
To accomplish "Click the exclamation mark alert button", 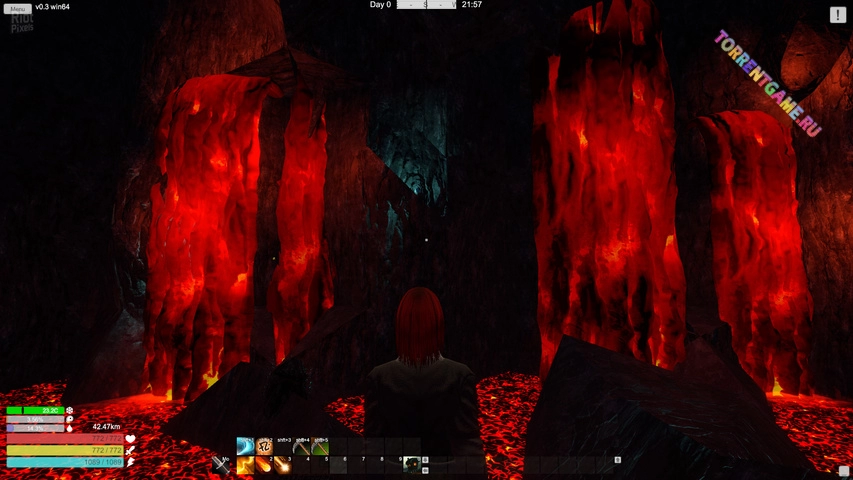I will [837, 15].
